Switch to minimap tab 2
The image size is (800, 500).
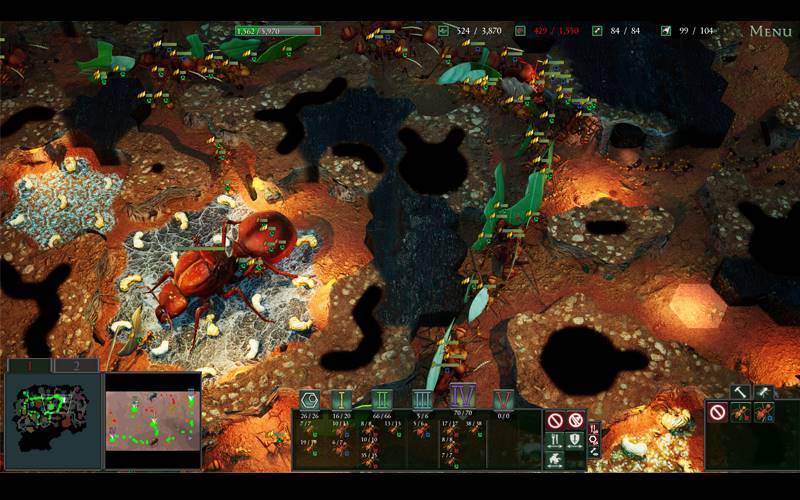click(x=75, y=366)
